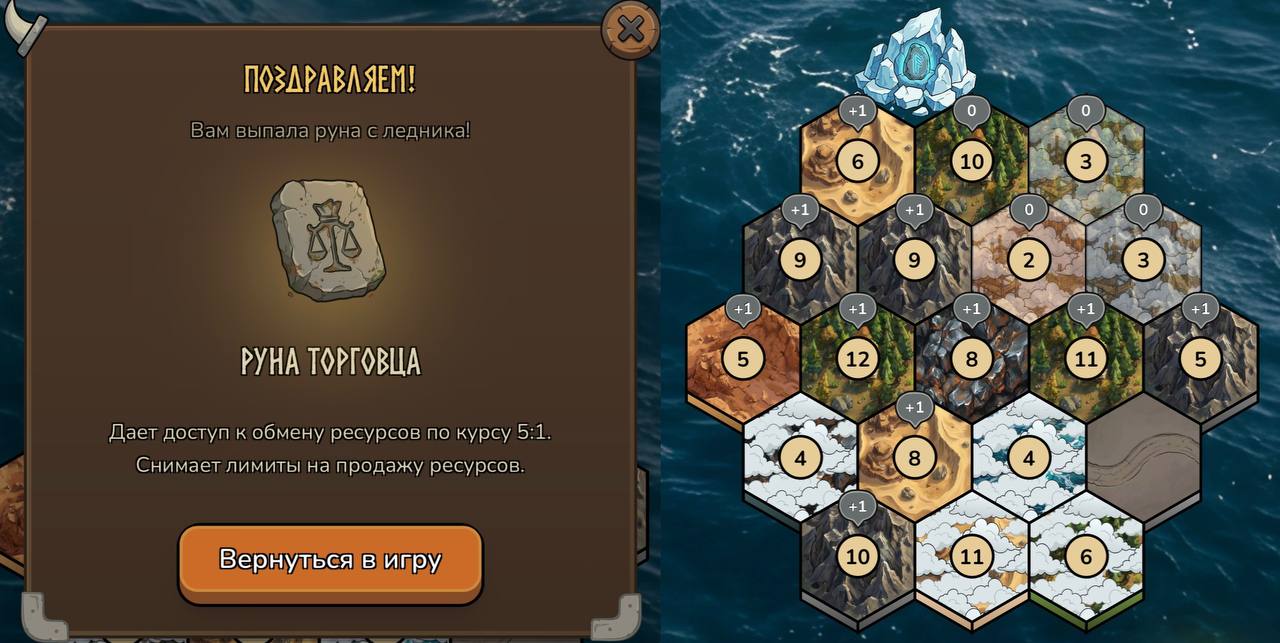Image resolution: width=1280 pixels, height=643 pixels.
Task: Select the sand tile numbered 8
Action: point(914,458)
